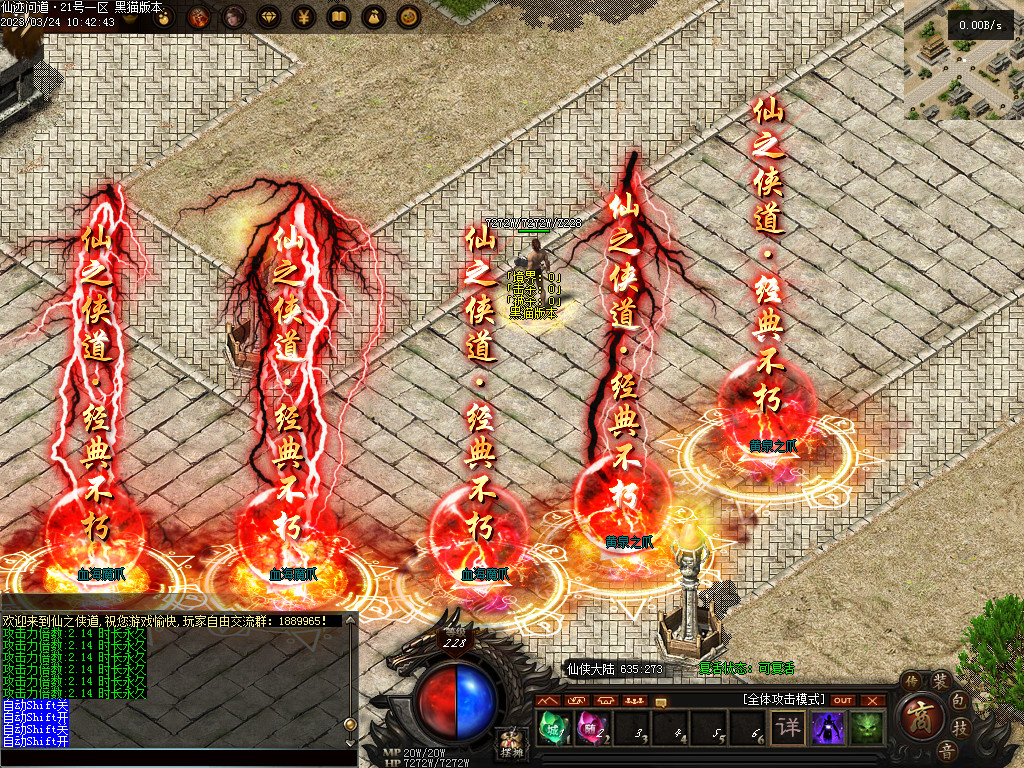
Task: Toggle the 全体攻击模式 attack mode label
Action: click(x=782, y=699)
